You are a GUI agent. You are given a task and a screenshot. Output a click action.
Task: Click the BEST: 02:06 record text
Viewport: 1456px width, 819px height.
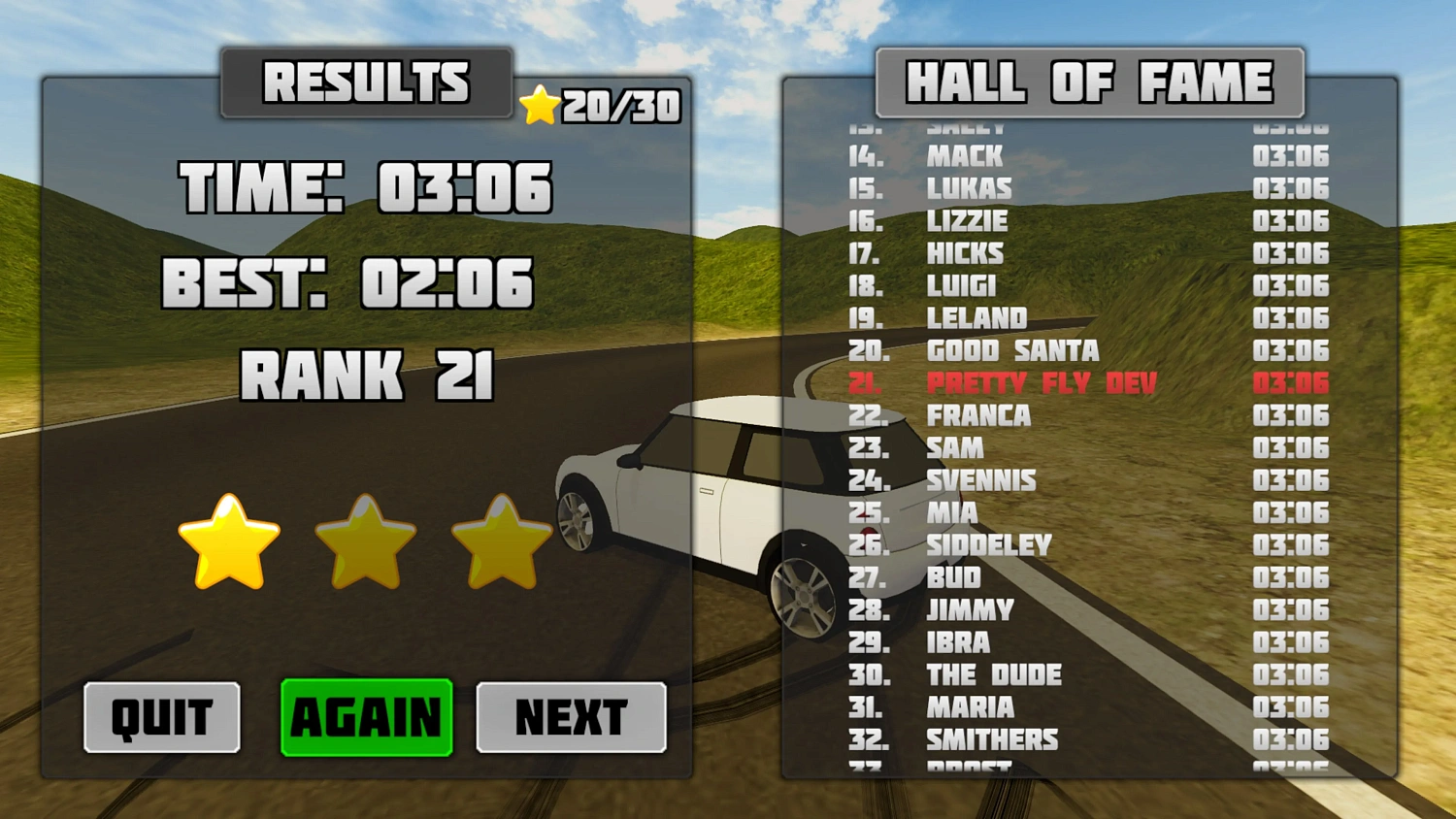coord(349,282)
